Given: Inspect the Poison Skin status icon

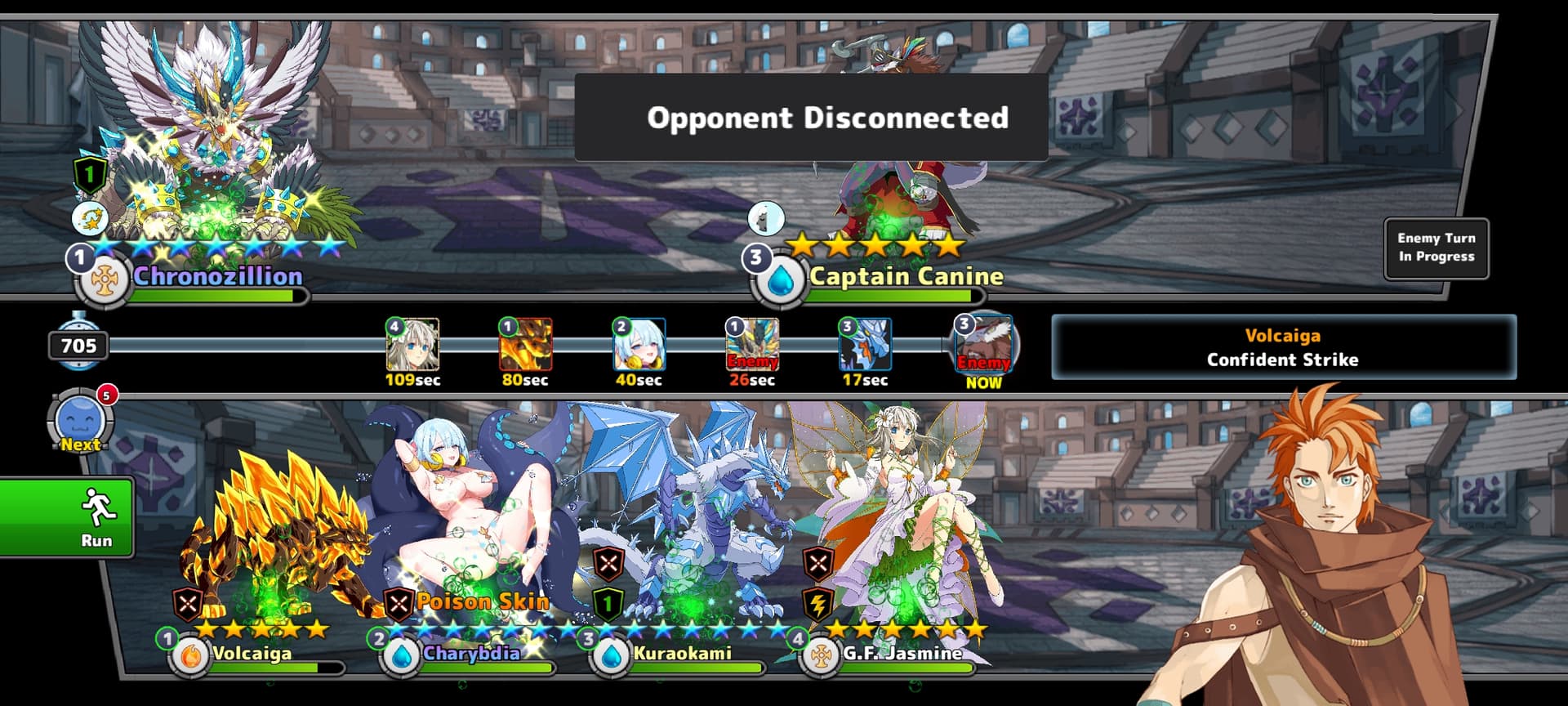Looking at the screenshot, I should (399, 605).
